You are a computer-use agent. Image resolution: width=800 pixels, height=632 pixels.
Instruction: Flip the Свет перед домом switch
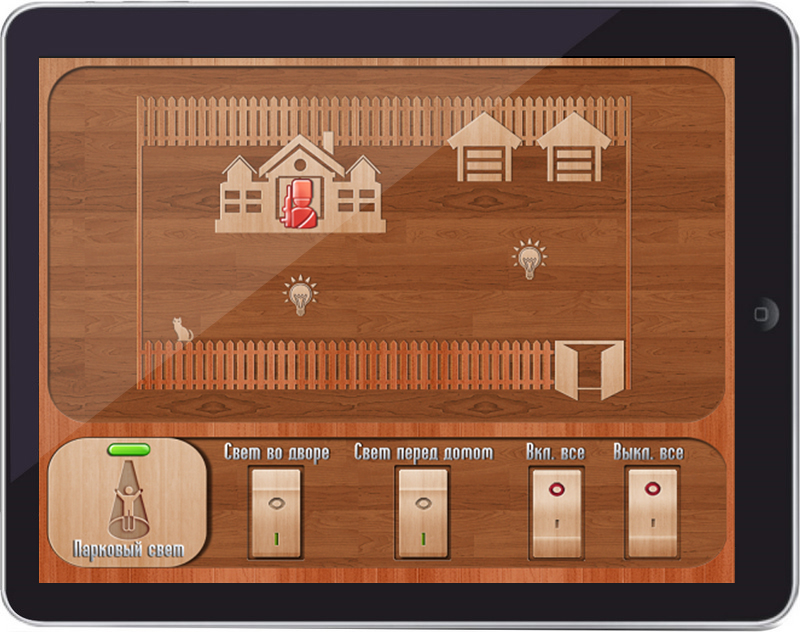[422, 512]
